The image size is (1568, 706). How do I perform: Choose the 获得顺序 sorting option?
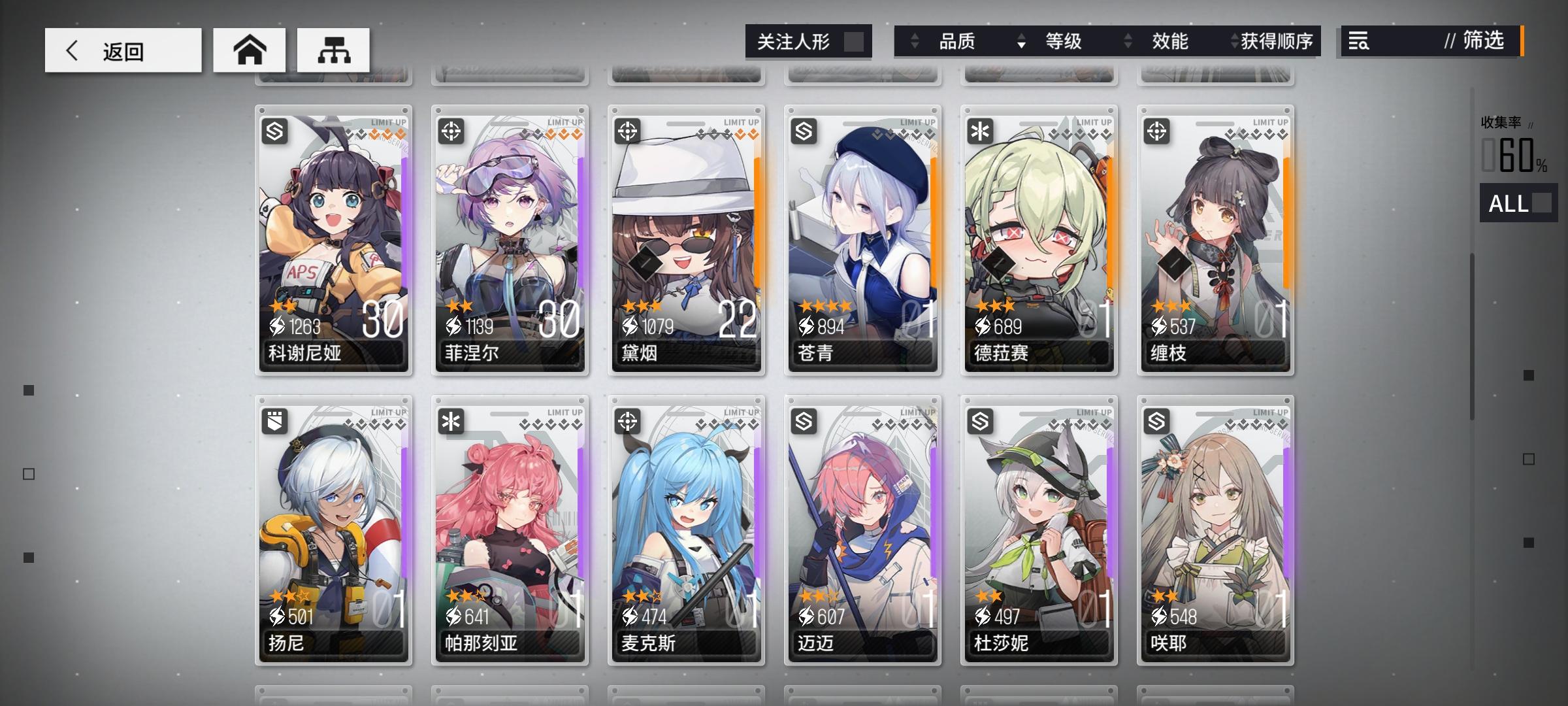(x=1279, y=41)
